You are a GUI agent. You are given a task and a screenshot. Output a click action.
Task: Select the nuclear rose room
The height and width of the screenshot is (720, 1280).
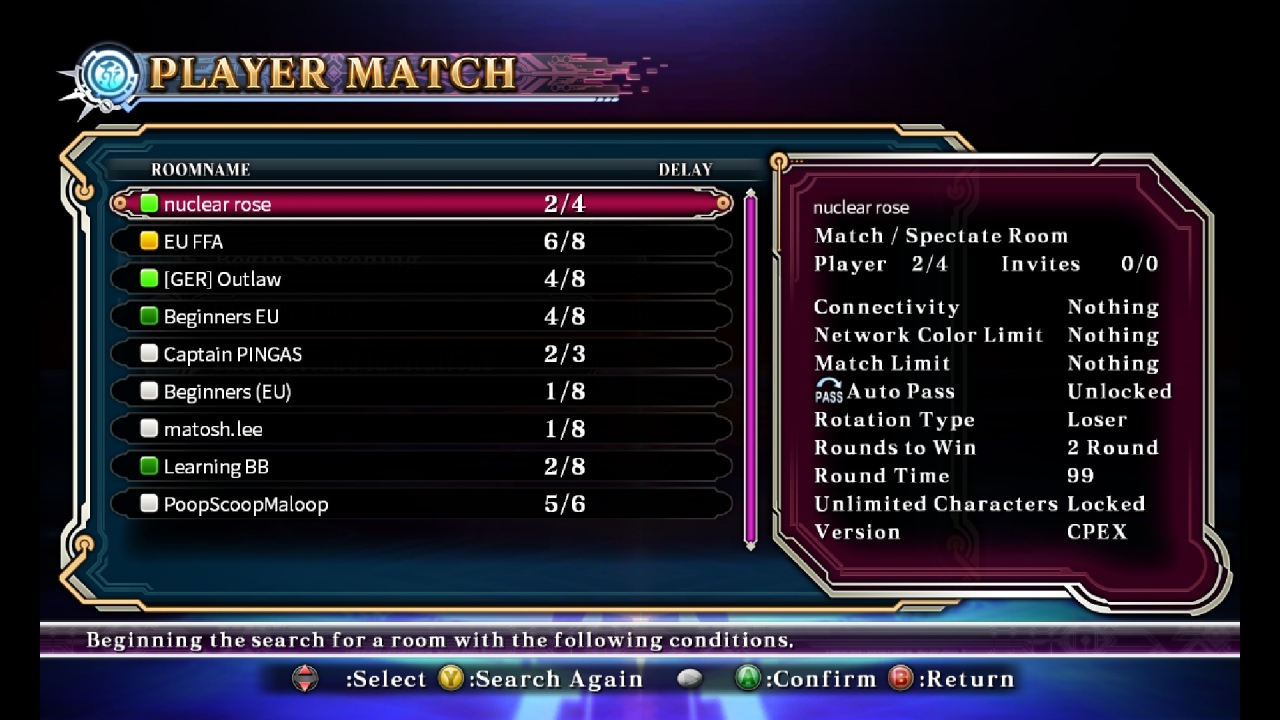click(420, 204)
